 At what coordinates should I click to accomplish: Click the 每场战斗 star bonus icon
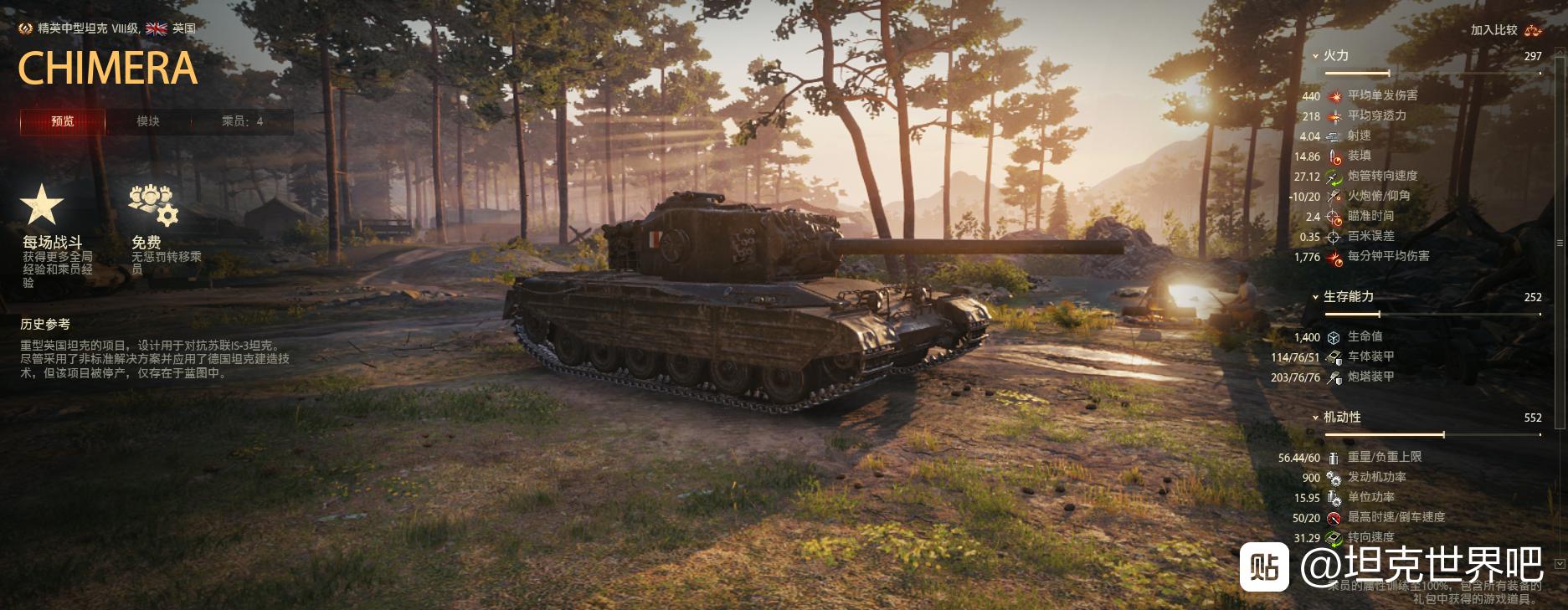click(42, 205)
